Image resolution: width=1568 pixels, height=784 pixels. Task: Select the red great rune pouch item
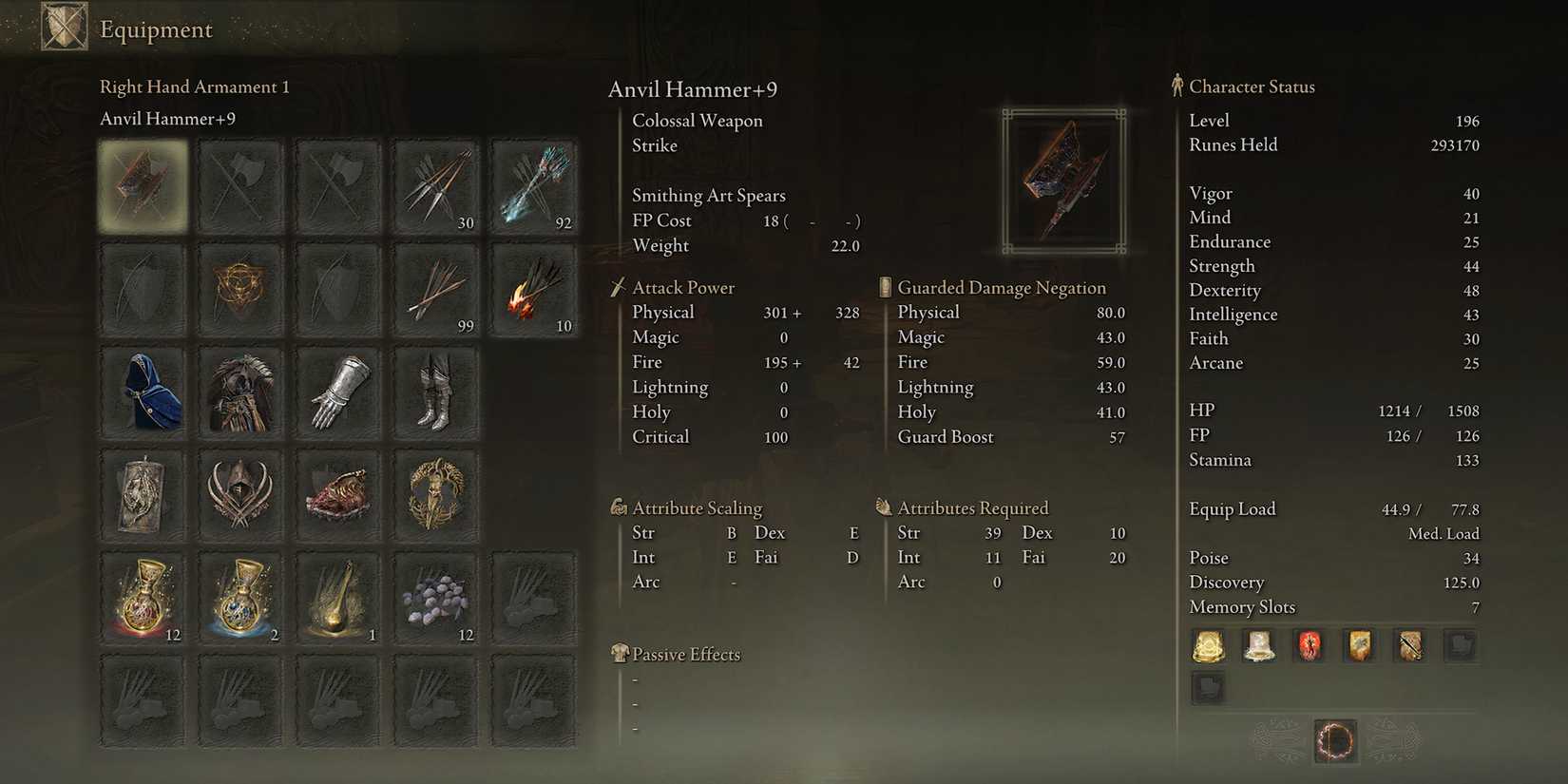pyautogui.click(x=1309, y=644)
